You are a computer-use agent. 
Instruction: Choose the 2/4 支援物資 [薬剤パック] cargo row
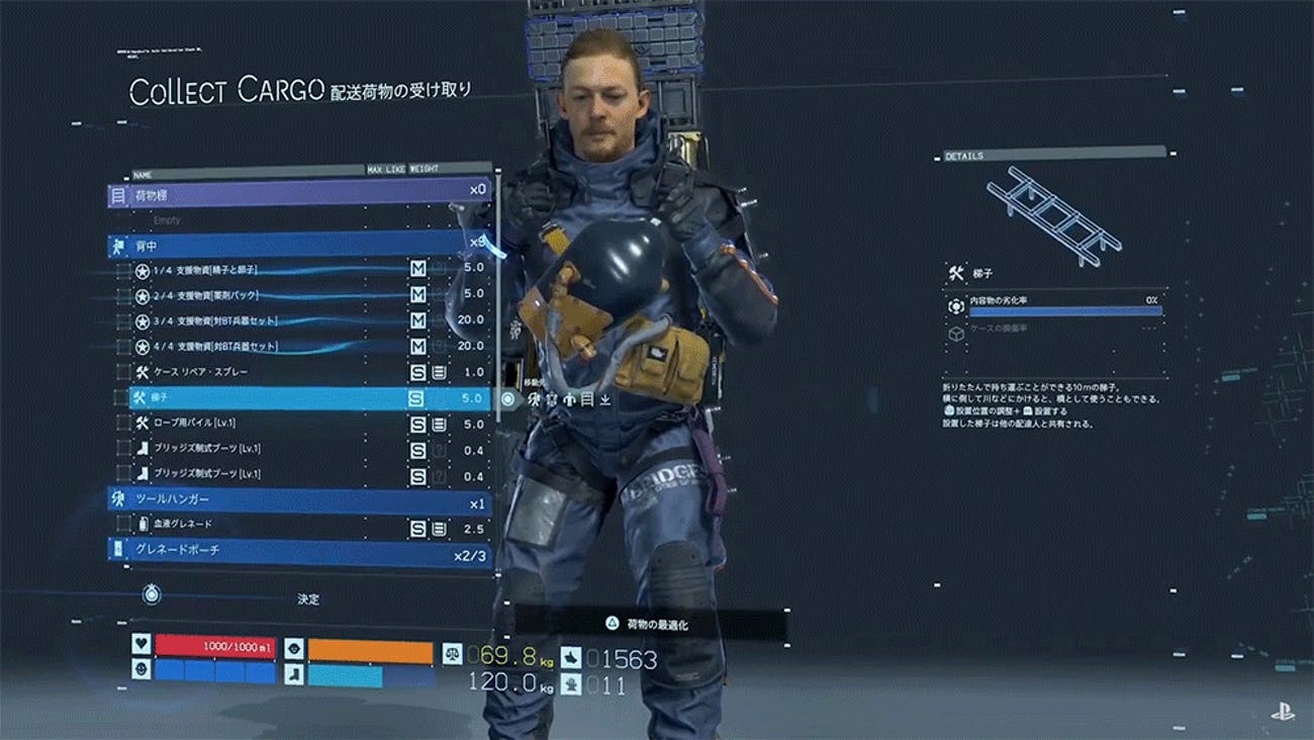click(x=300, y=296)
